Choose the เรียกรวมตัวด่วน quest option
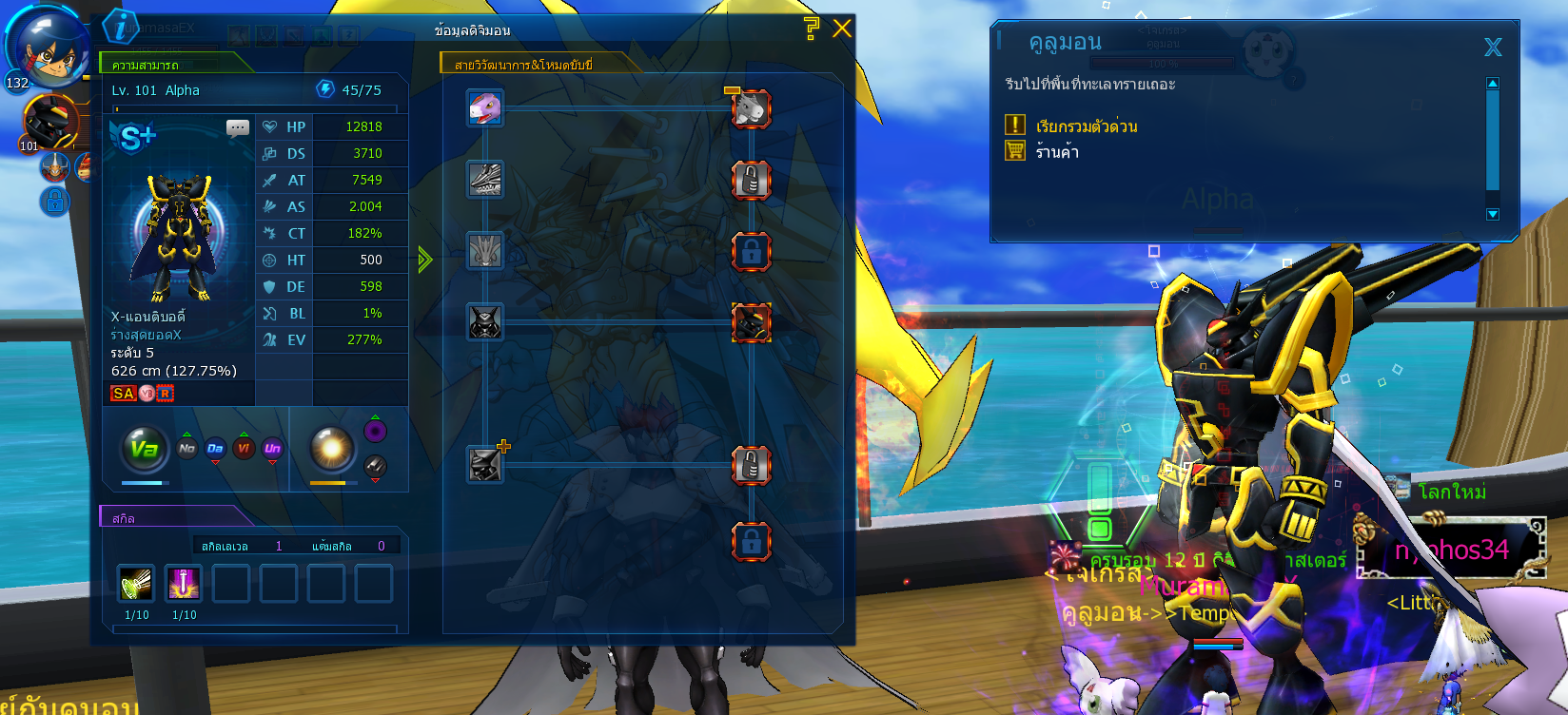 pos(1086,126)
